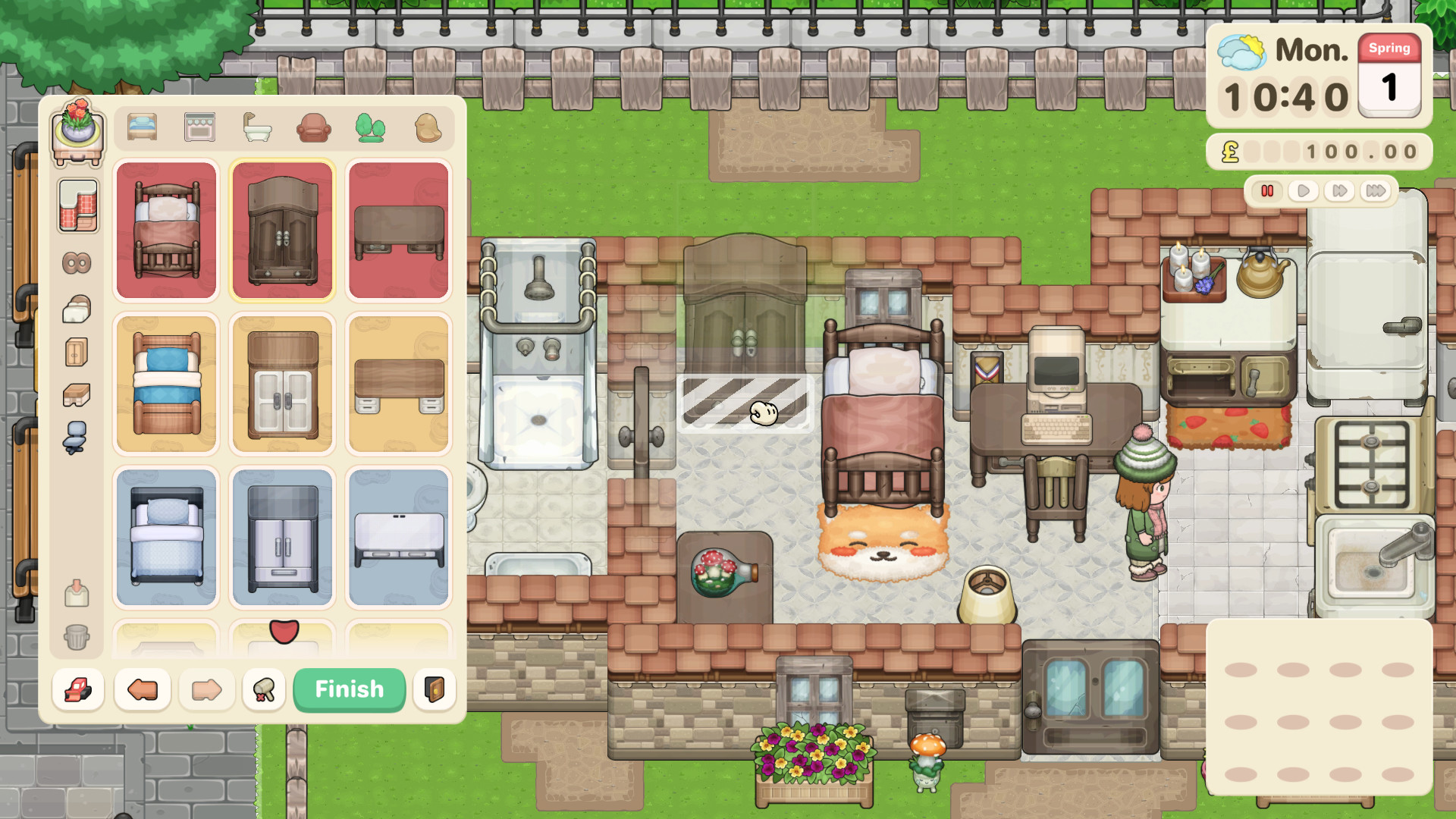Open the trash bin to discard items
Screen dimensions: 1456x819
click(76, 638)
